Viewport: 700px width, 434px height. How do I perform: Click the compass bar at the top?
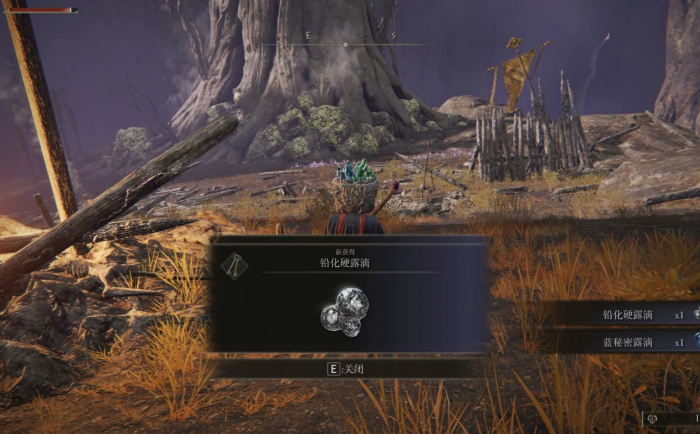349,44
